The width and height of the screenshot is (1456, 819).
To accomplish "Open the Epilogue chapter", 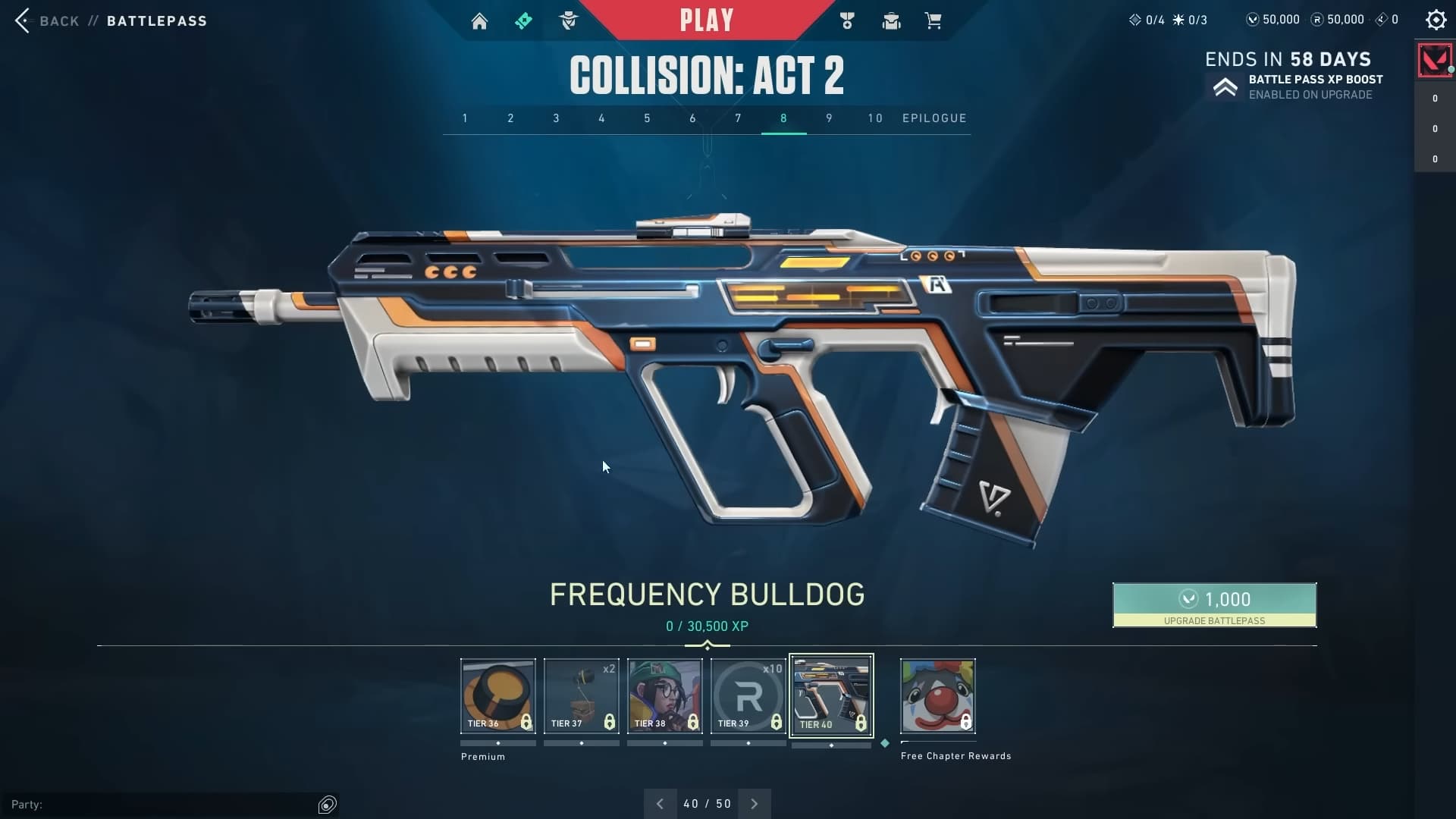I will click(935, 118).
